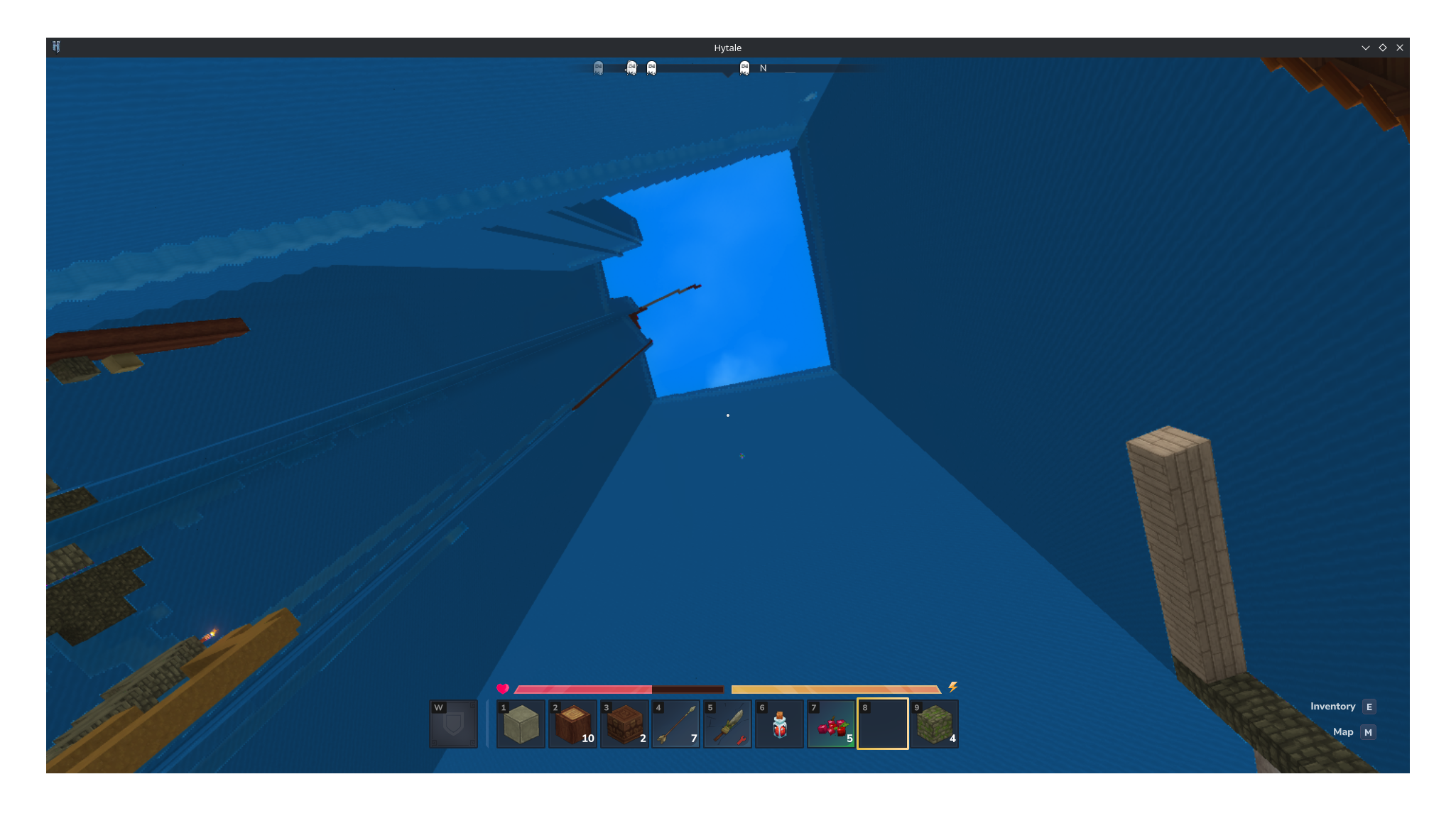Open the Inventory via the E button
The width and height of the screenshot is (1456, 828).
tap(1368, 707)
